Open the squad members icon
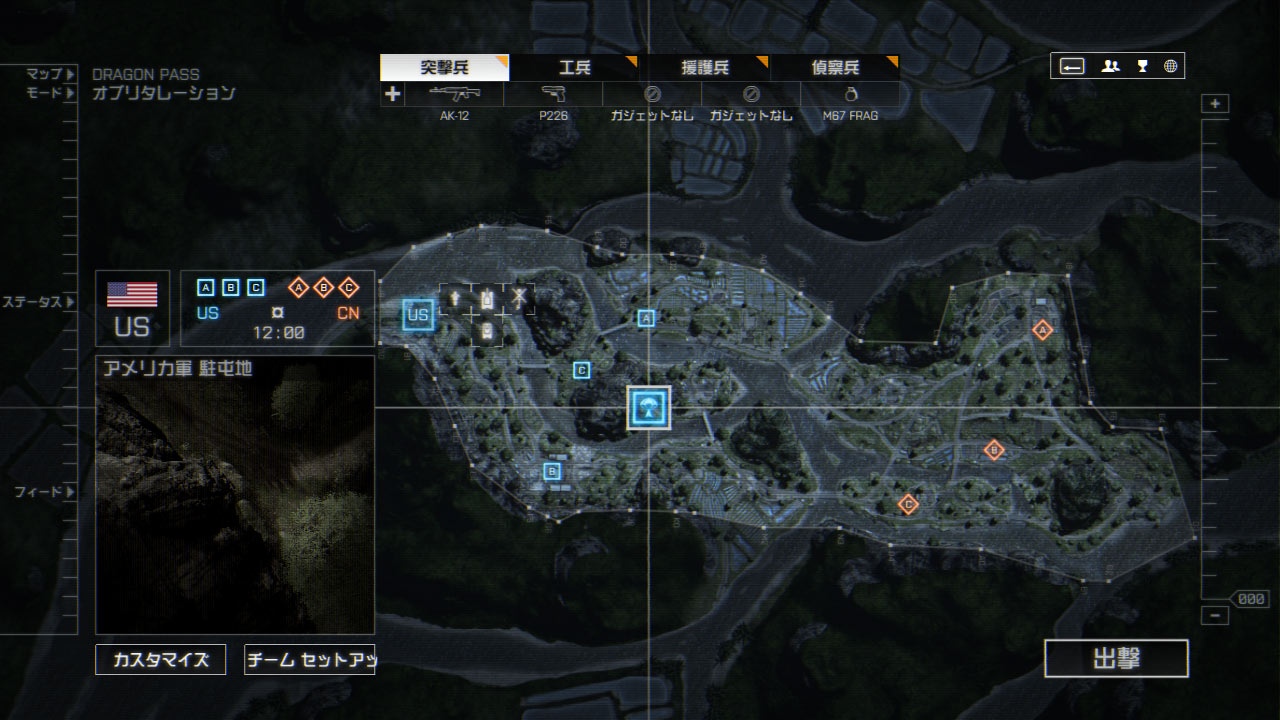This screenshot has width=1280, height=720. point(1110,66)
